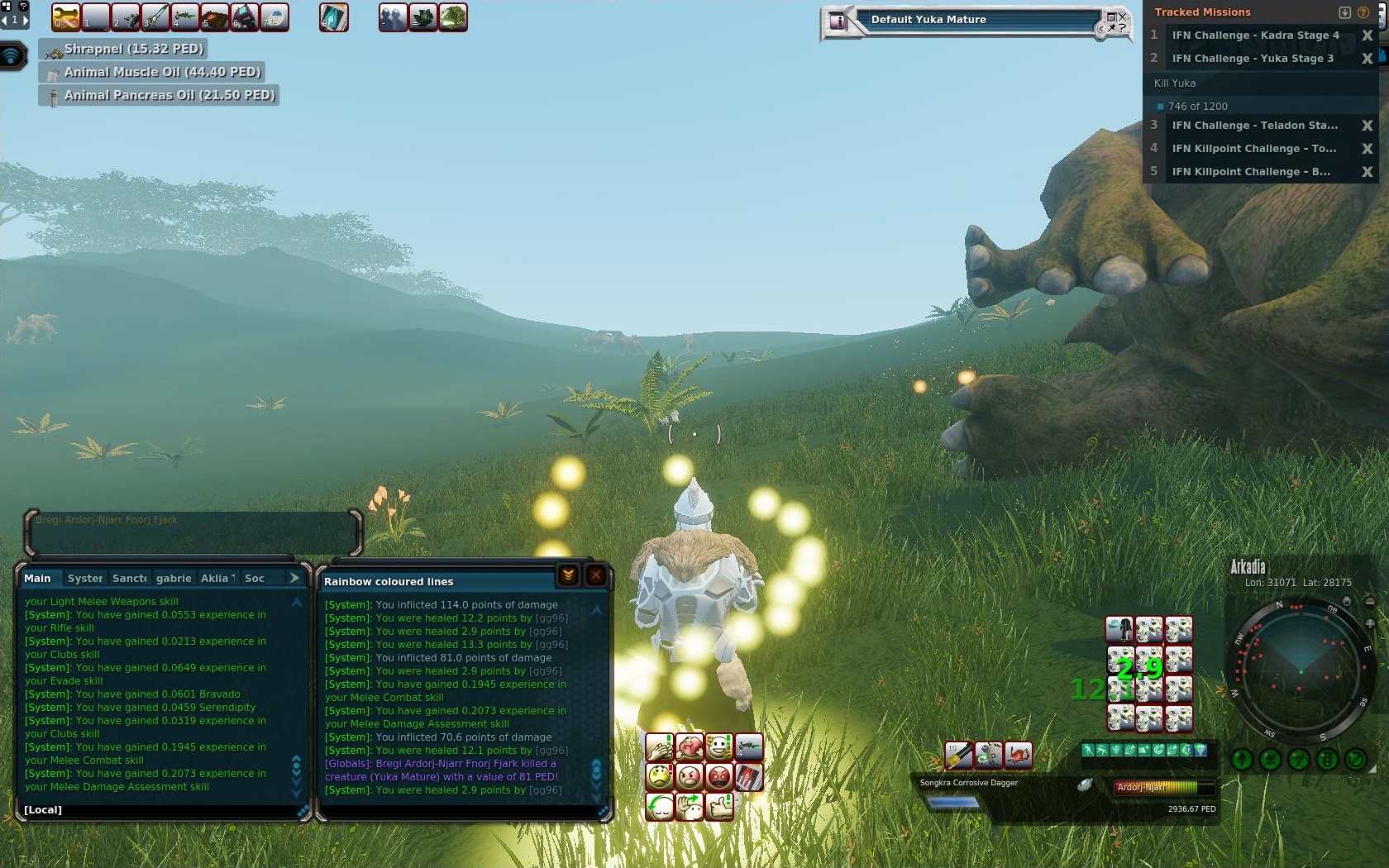Select the rifle in hotbar slot 4
This screenshot has height=868, width=1389.
pos(185,17)
